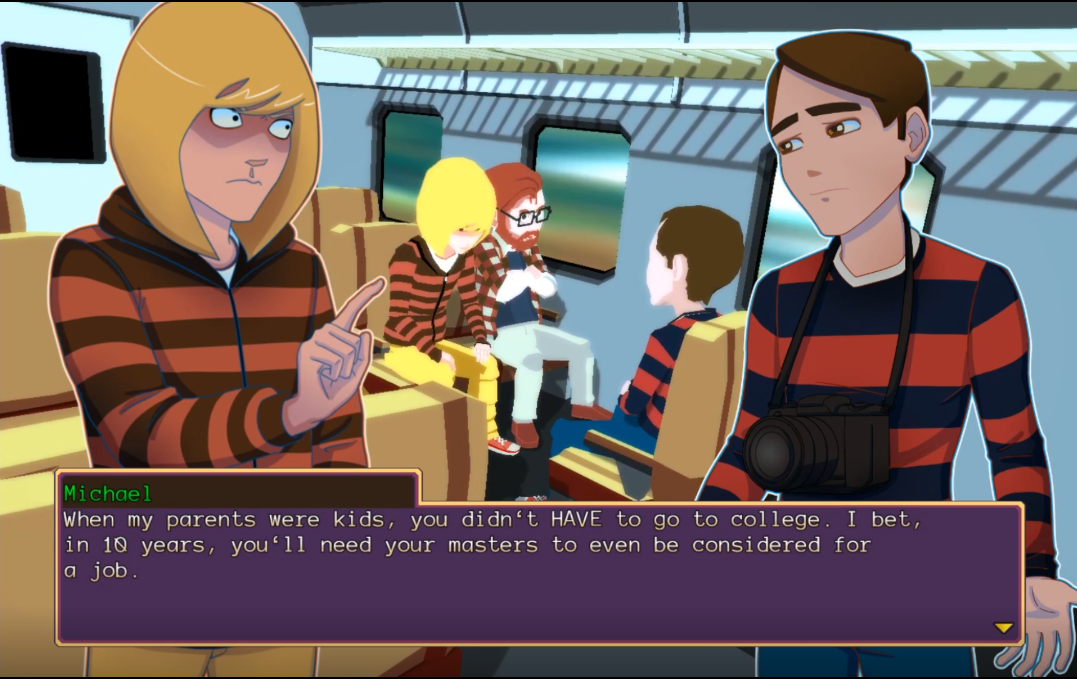
Task: Click the yellow continue arrow in dialogue box
Action: click(1003, 628)
